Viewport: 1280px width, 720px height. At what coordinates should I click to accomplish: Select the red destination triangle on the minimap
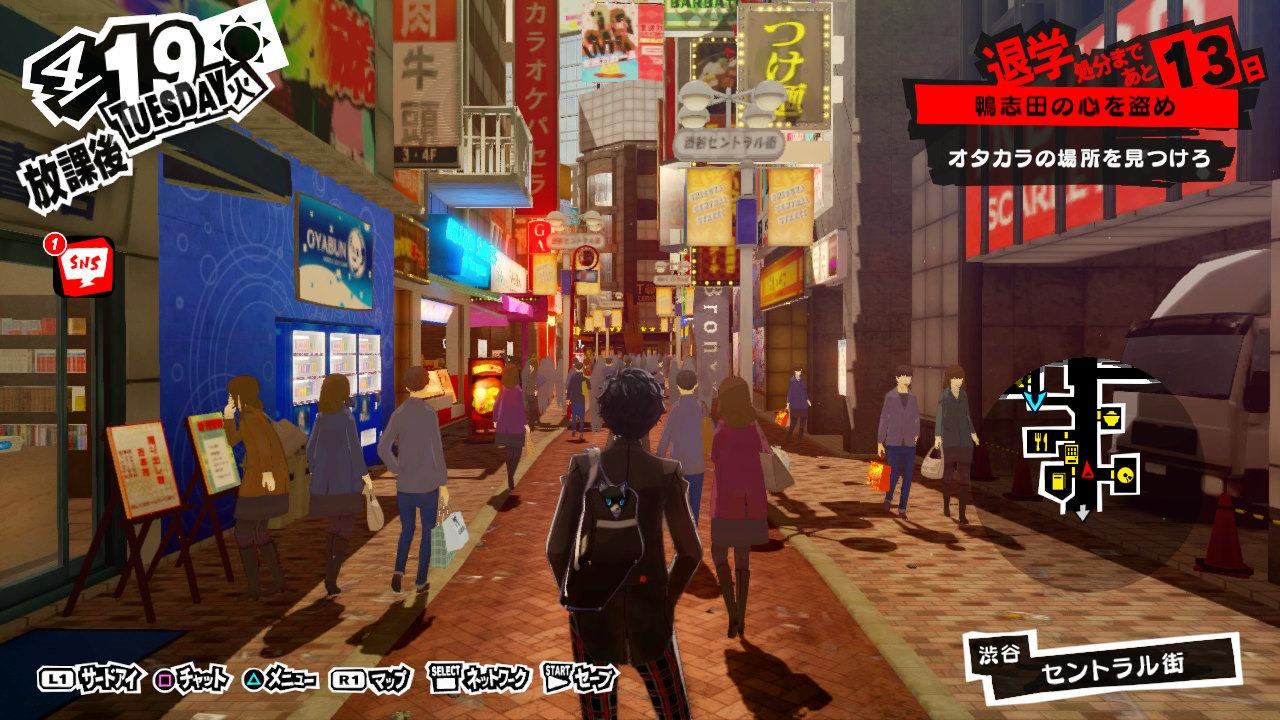click(x=1087, y=469)
